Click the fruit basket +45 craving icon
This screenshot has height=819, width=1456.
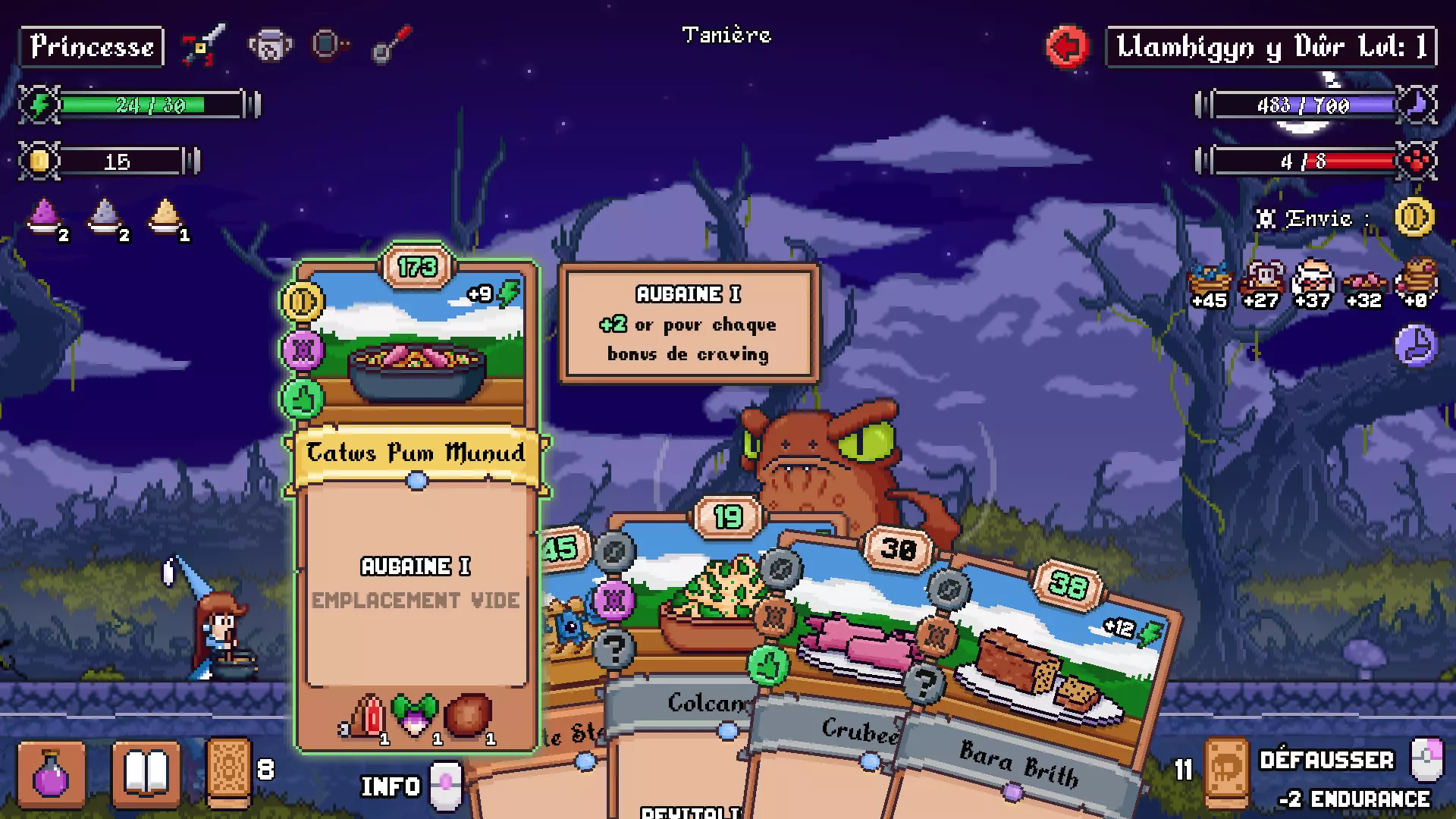click(x=1209, y=284)
